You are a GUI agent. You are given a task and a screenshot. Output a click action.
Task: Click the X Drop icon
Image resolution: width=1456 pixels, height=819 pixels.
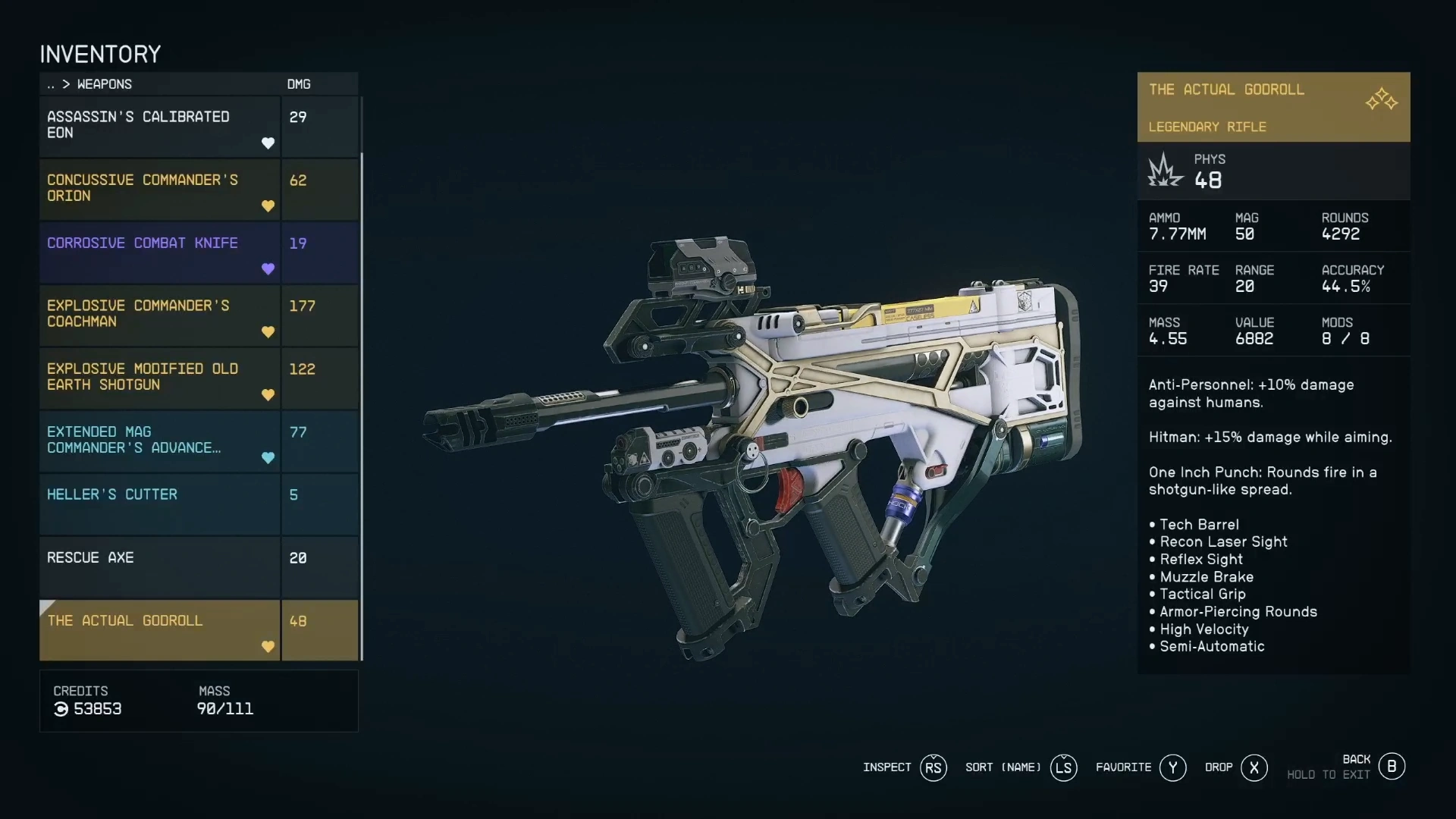(1254, 768)
